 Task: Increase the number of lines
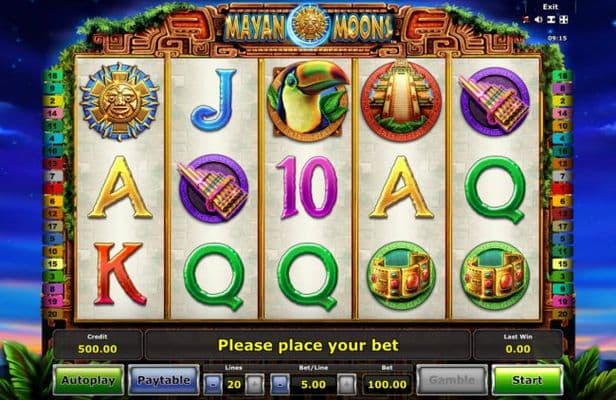click(x=255, y=383)
